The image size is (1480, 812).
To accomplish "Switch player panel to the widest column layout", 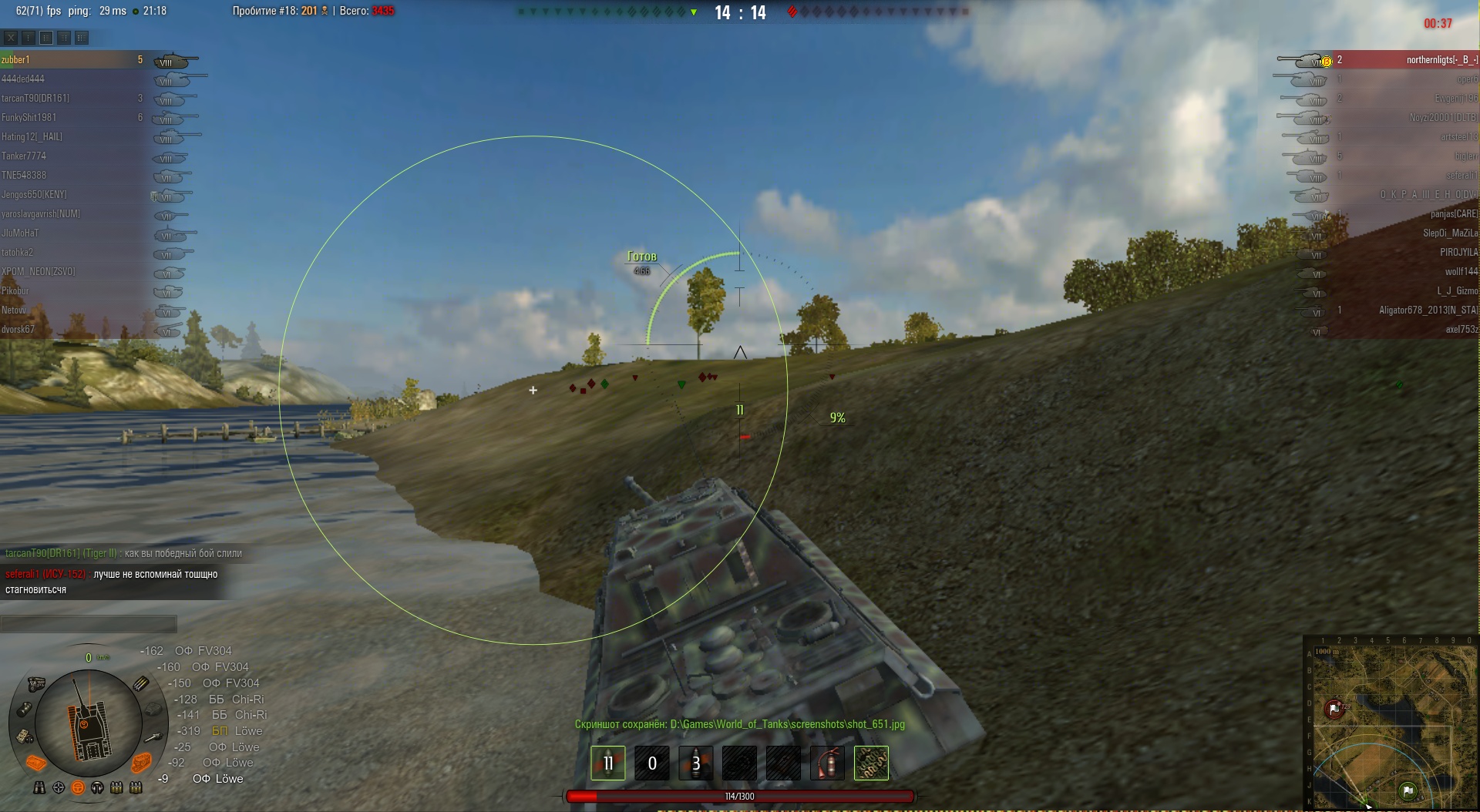I will [x=81, y=37].
